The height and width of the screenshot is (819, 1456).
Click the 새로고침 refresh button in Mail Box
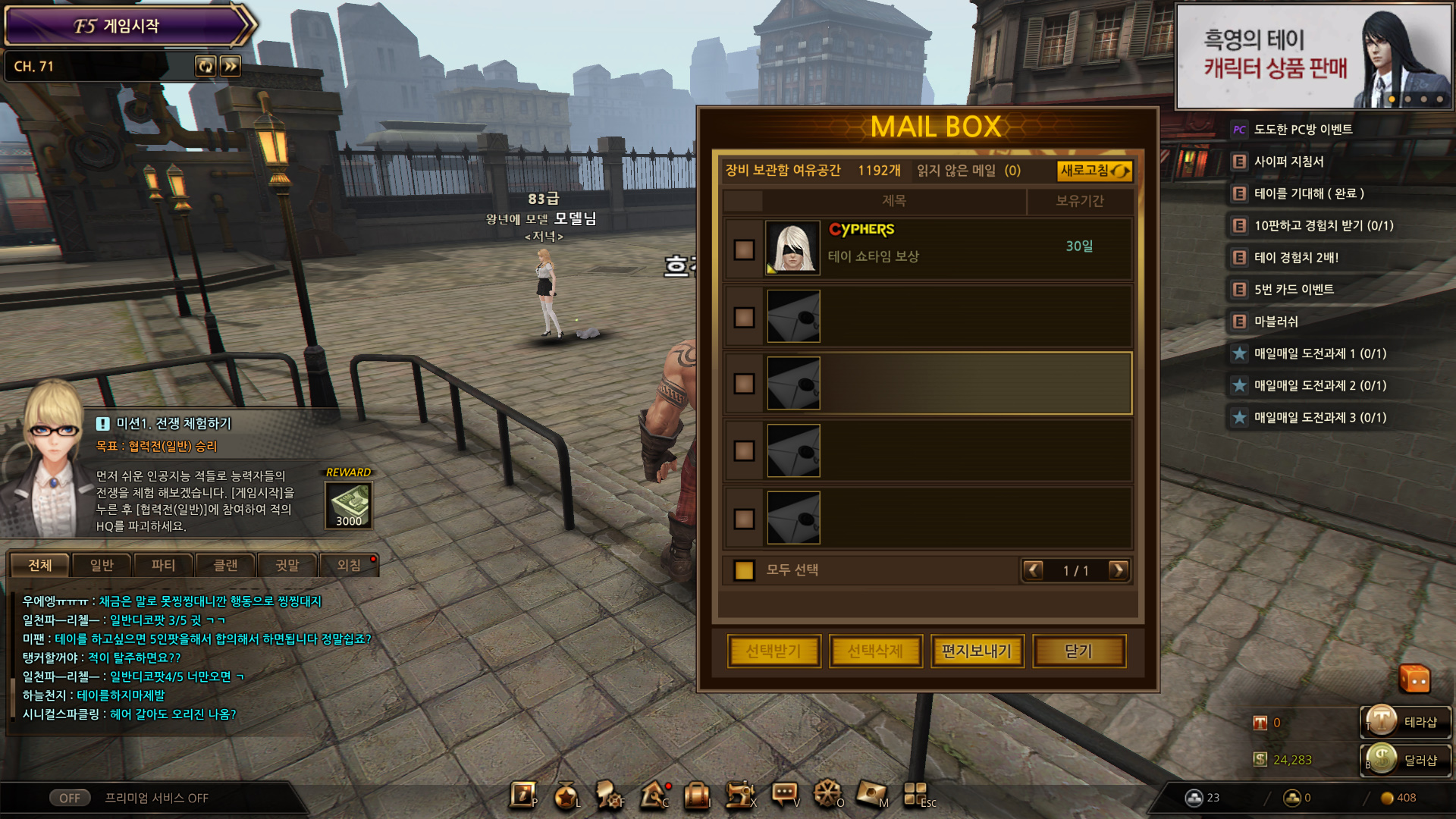coord(1094,171)
